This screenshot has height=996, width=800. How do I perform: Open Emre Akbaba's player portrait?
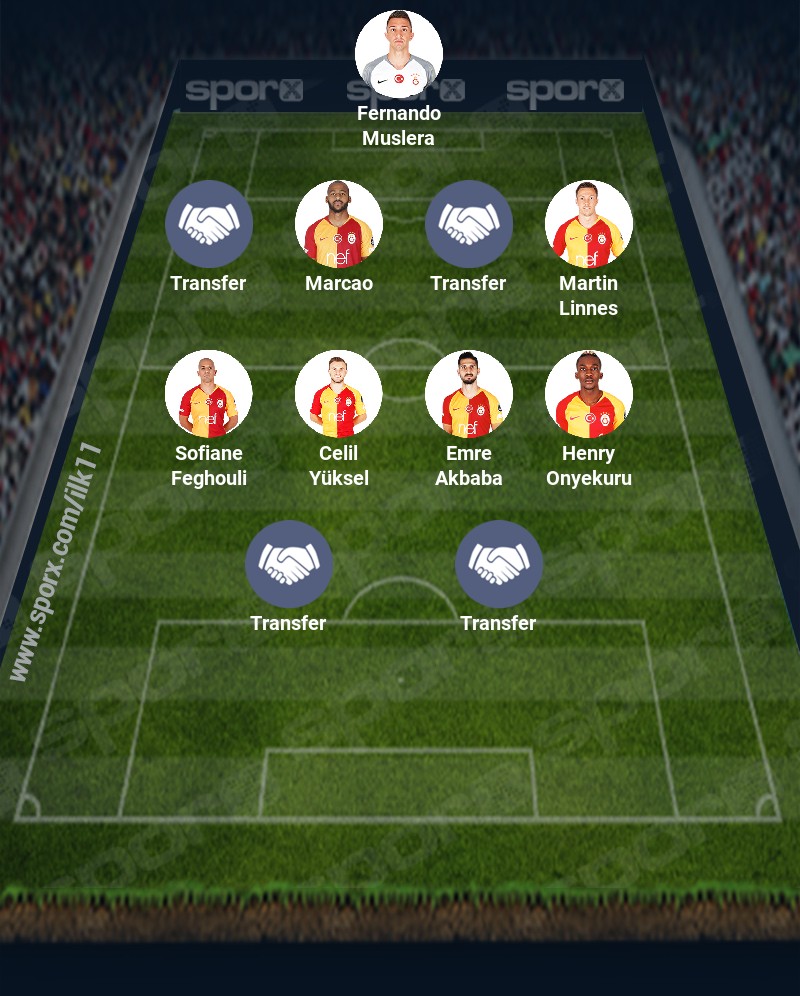coord(469,394)
